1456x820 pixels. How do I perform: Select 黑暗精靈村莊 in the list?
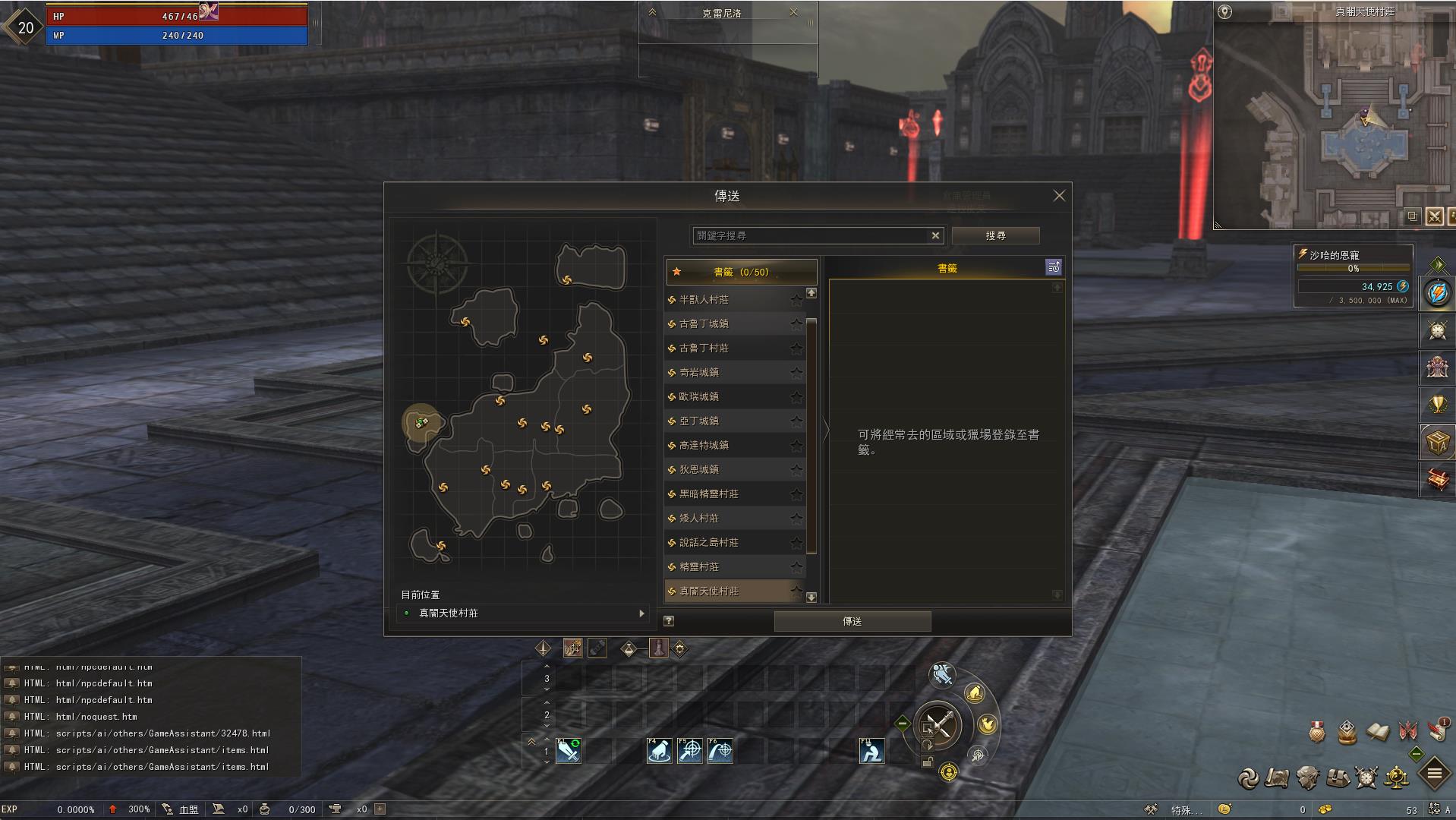click(708, 494)
